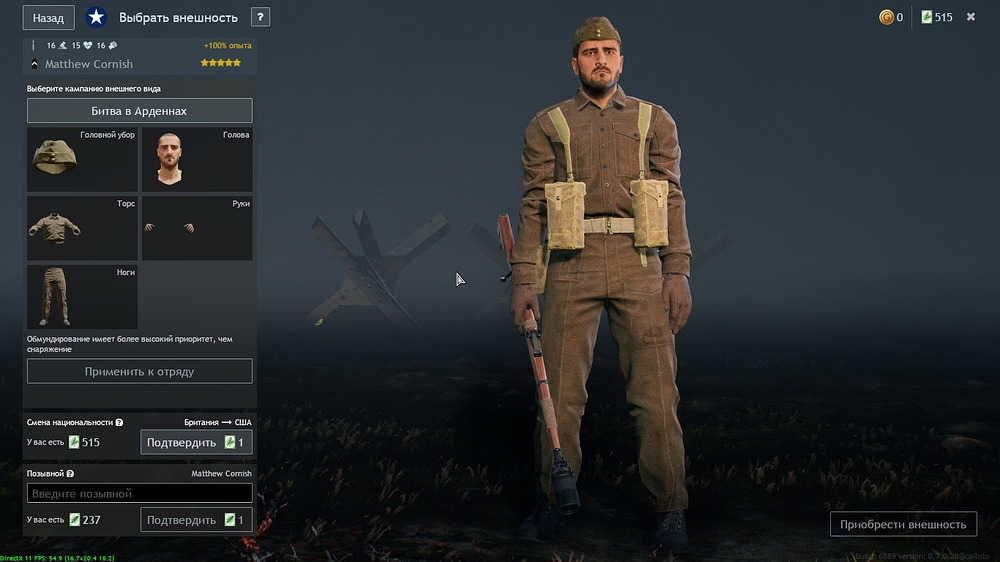This screenshot has width=1000, height=562.
Task: Click Приобрести внешность purchase button
Action: coord(903,524)
